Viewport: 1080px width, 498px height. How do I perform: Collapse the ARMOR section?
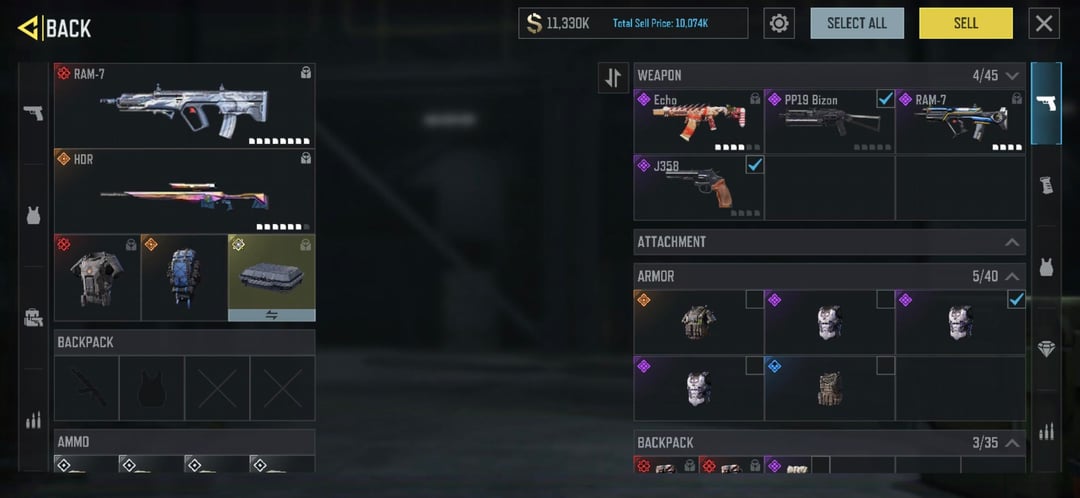(1012, 276)
